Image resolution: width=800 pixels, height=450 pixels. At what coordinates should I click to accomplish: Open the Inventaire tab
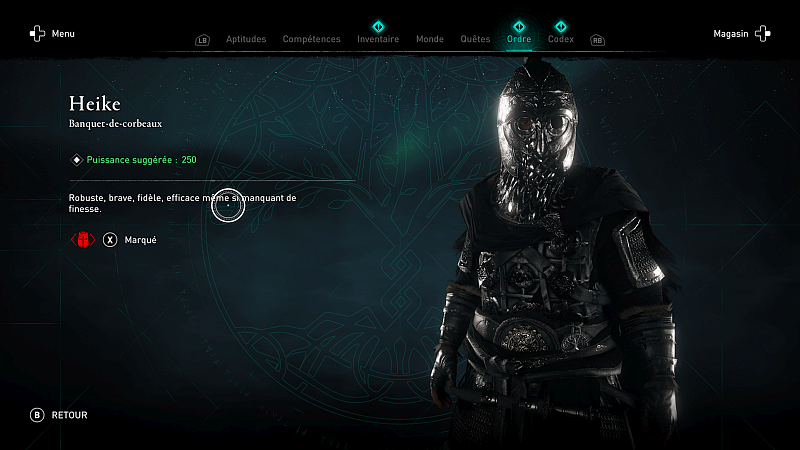(378, 40)
